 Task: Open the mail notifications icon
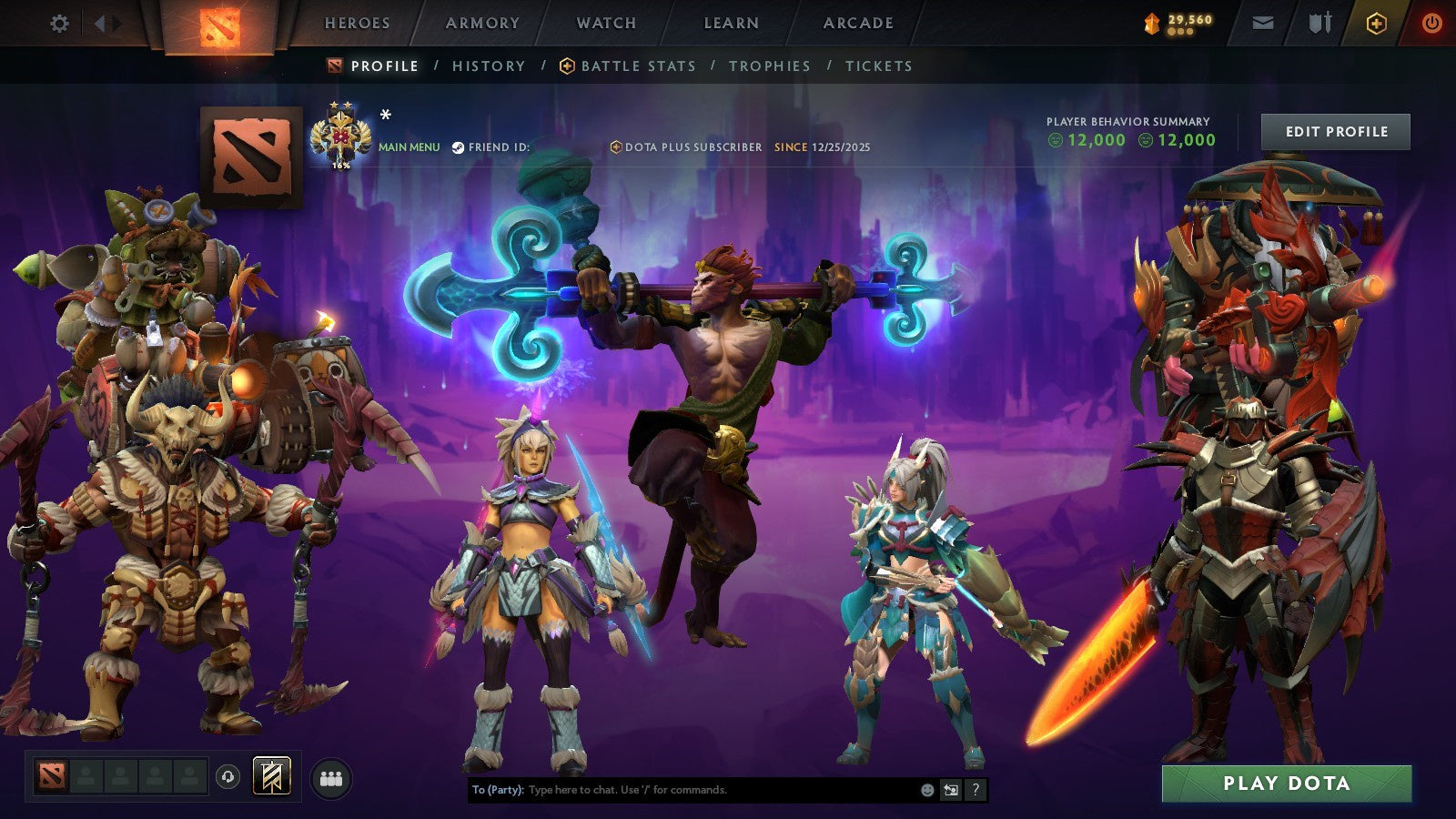click(1264, 24)
